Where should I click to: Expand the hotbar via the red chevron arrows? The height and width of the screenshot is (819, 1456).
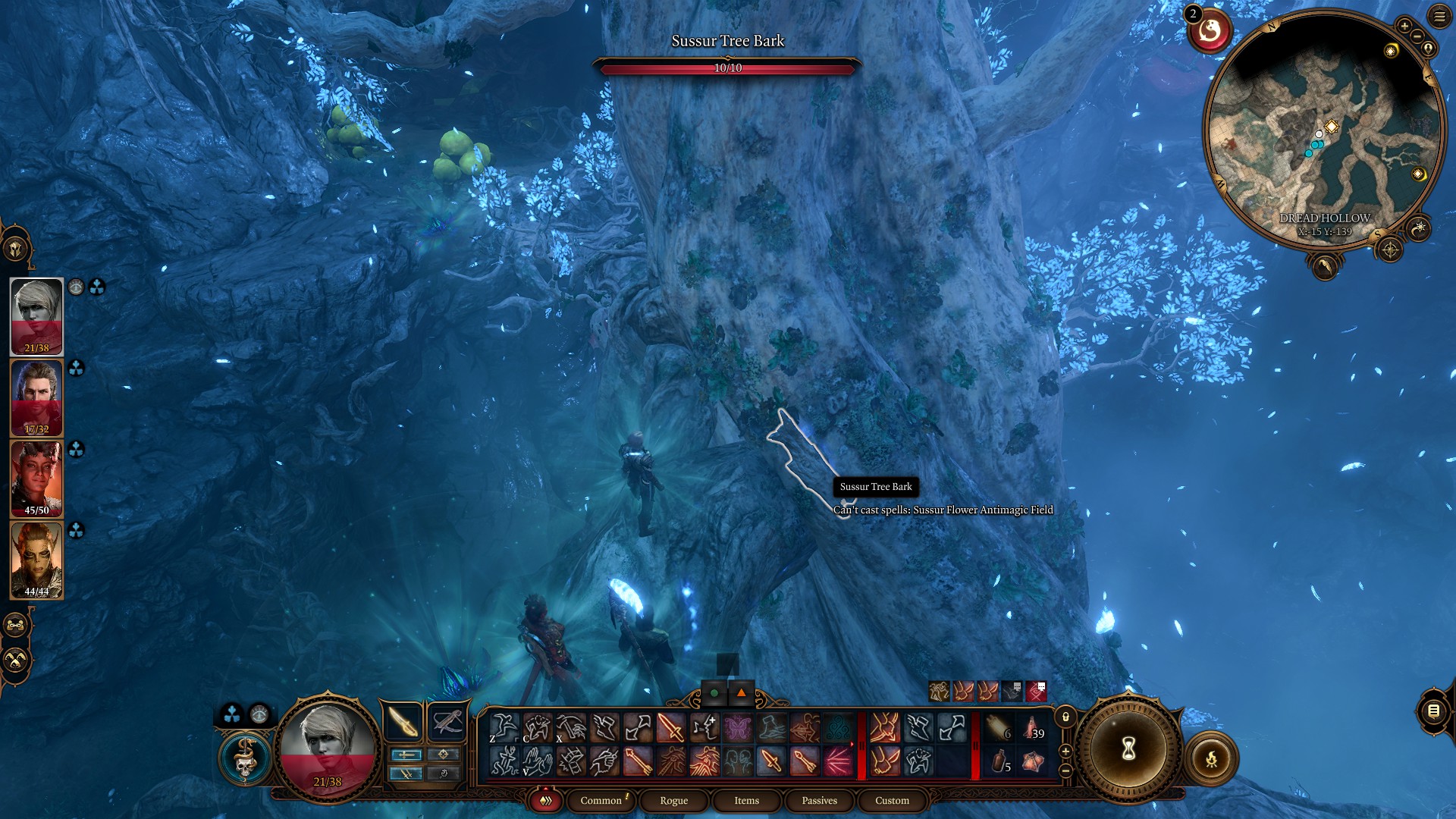[544, 801]
